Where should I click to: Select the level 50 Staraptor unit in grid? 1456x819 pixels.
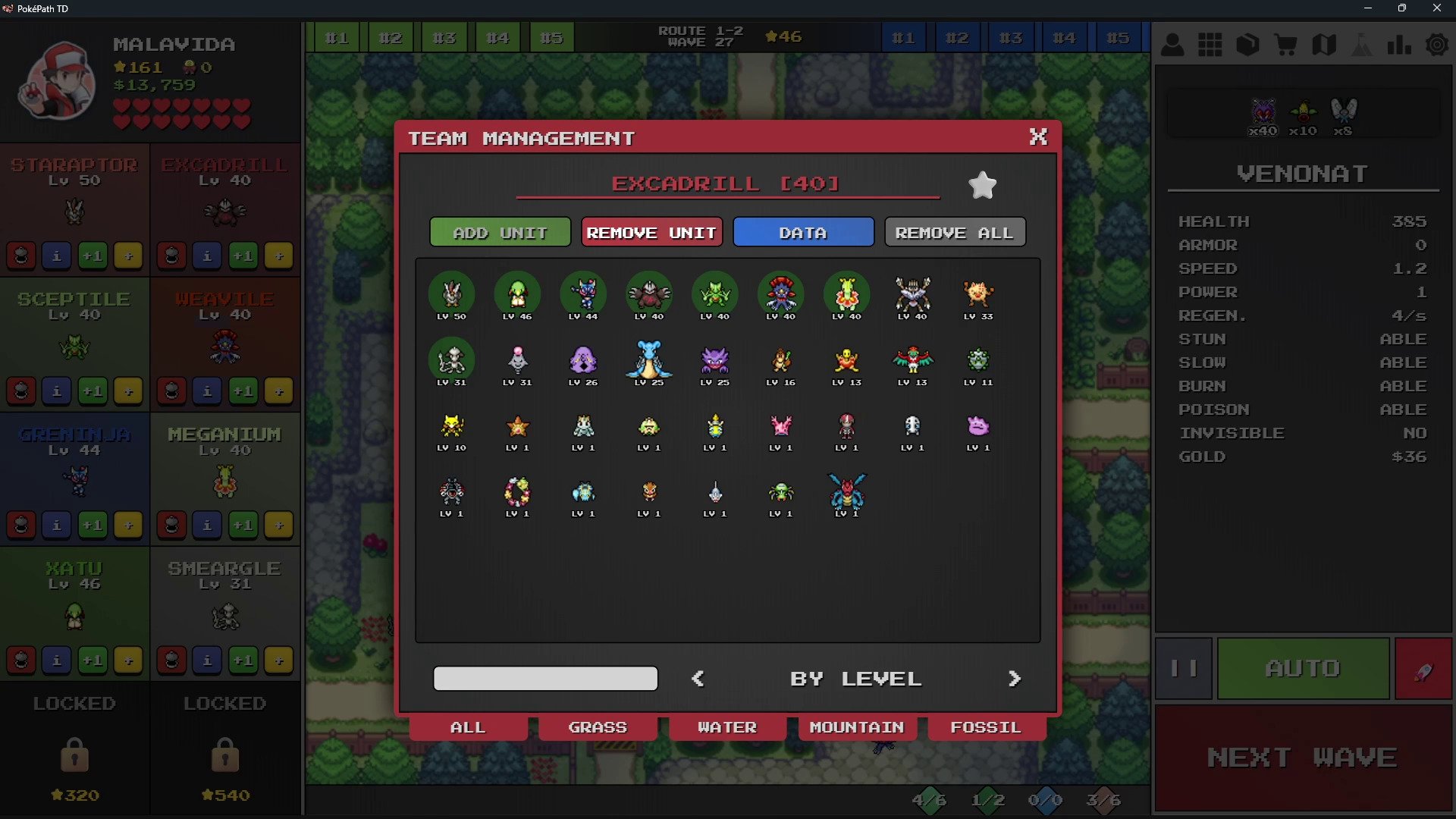tap(451, 295)
